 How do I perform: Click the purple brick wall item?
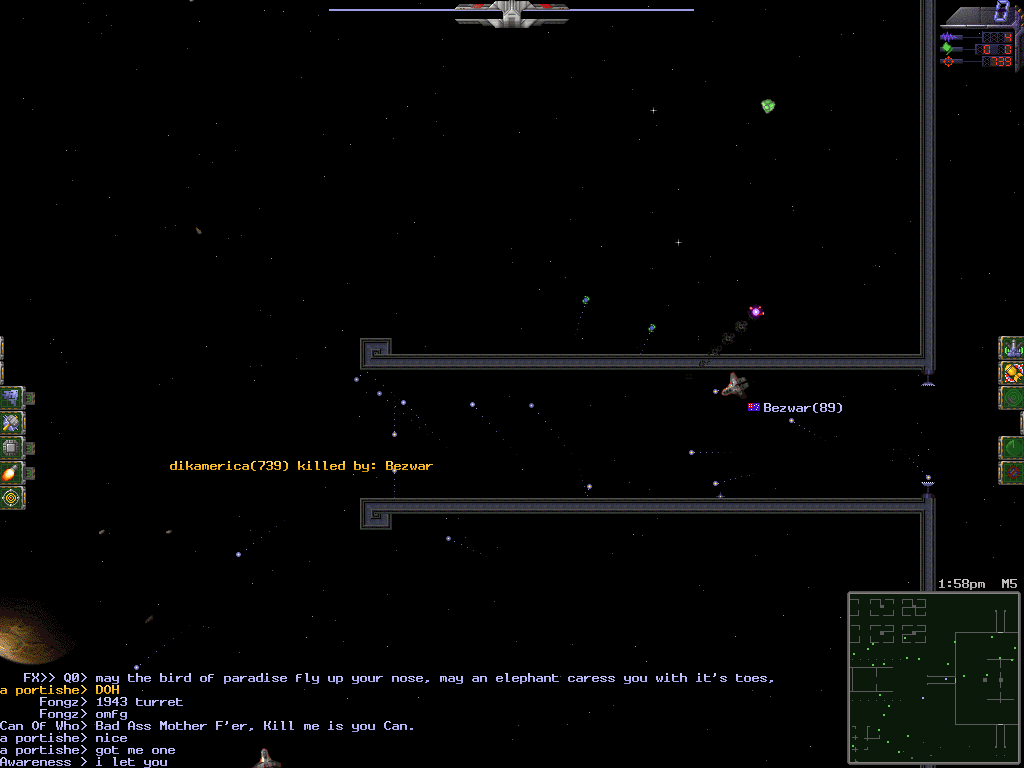(x=12, y=398)
